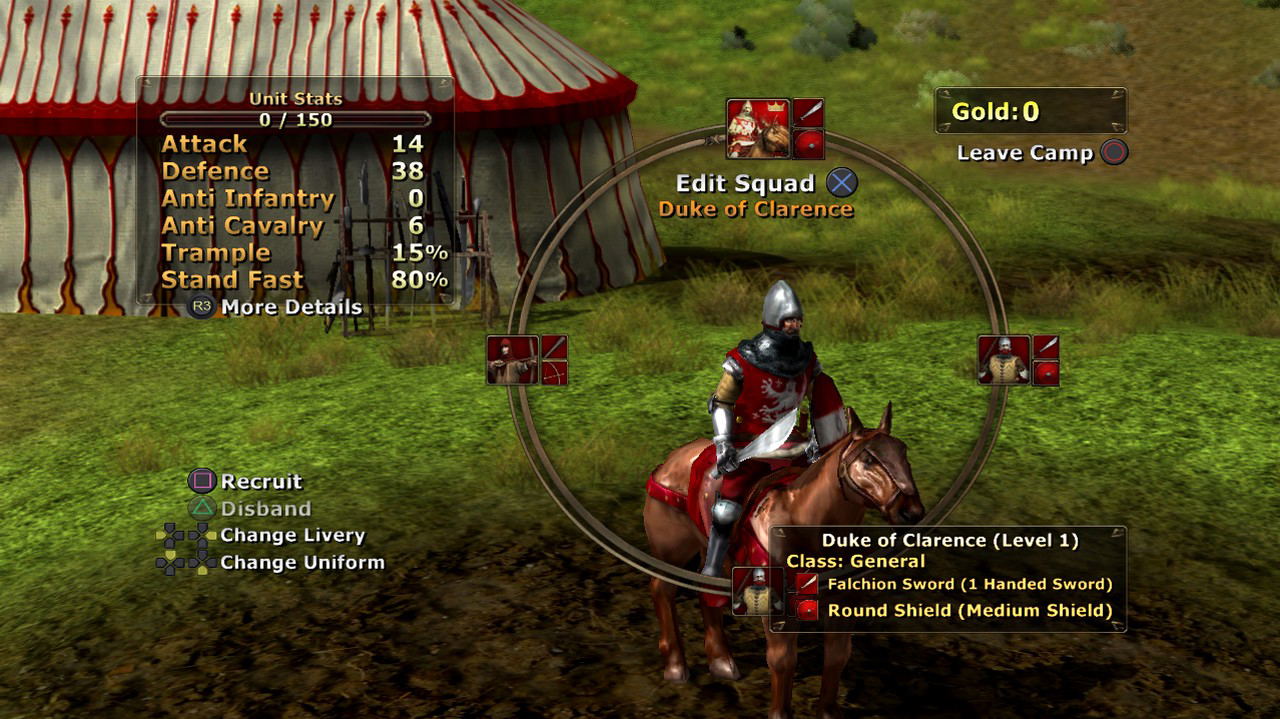Select the Falchion Sword equipment entry
The image size is (1280, 719).
pos(968,584)
